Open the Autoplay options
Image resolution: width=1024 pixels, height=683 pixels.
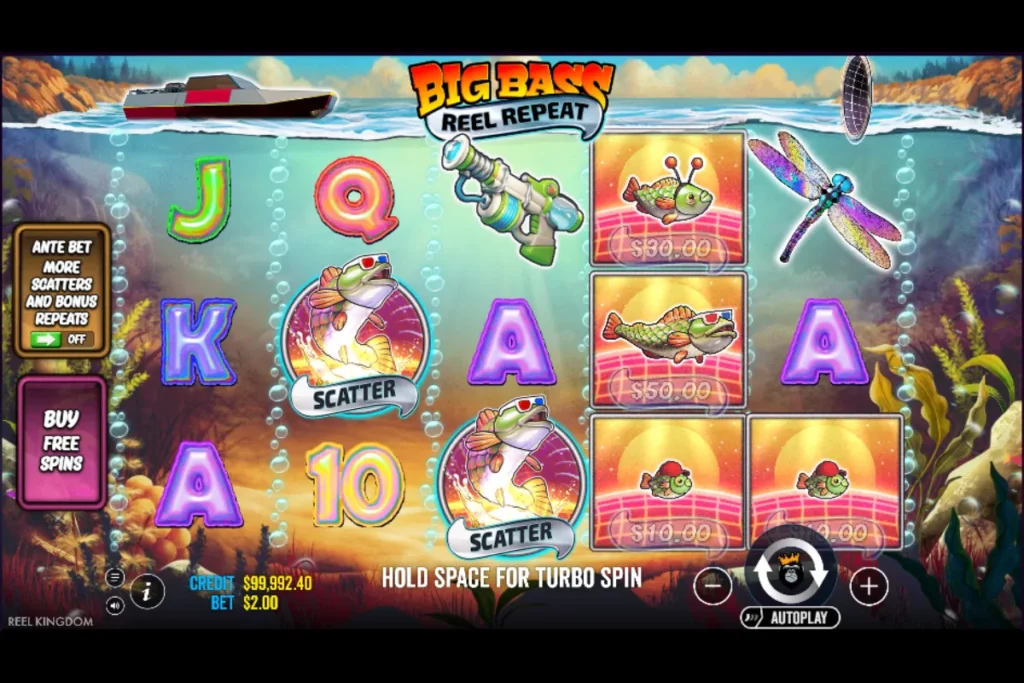coord(790,617)
